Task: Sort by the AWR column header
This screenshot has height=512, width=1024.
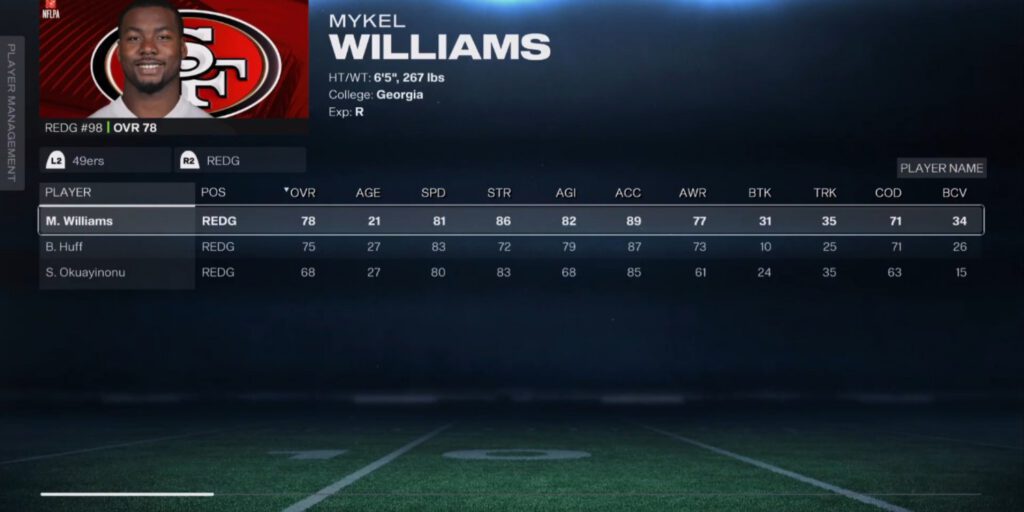Action: pos(692,192)
